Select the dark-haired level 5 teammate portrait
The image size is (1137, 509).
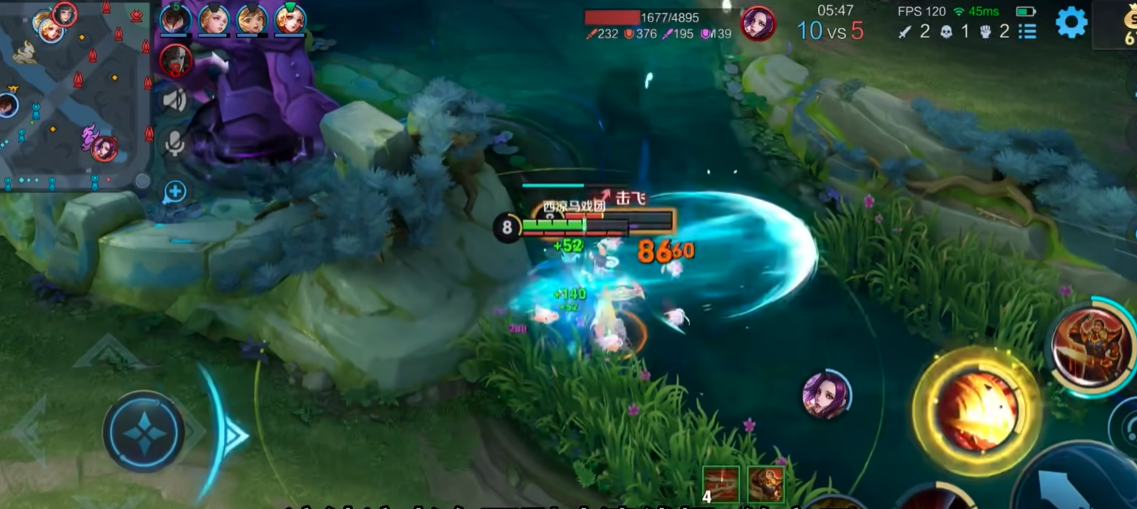[175, 20]
